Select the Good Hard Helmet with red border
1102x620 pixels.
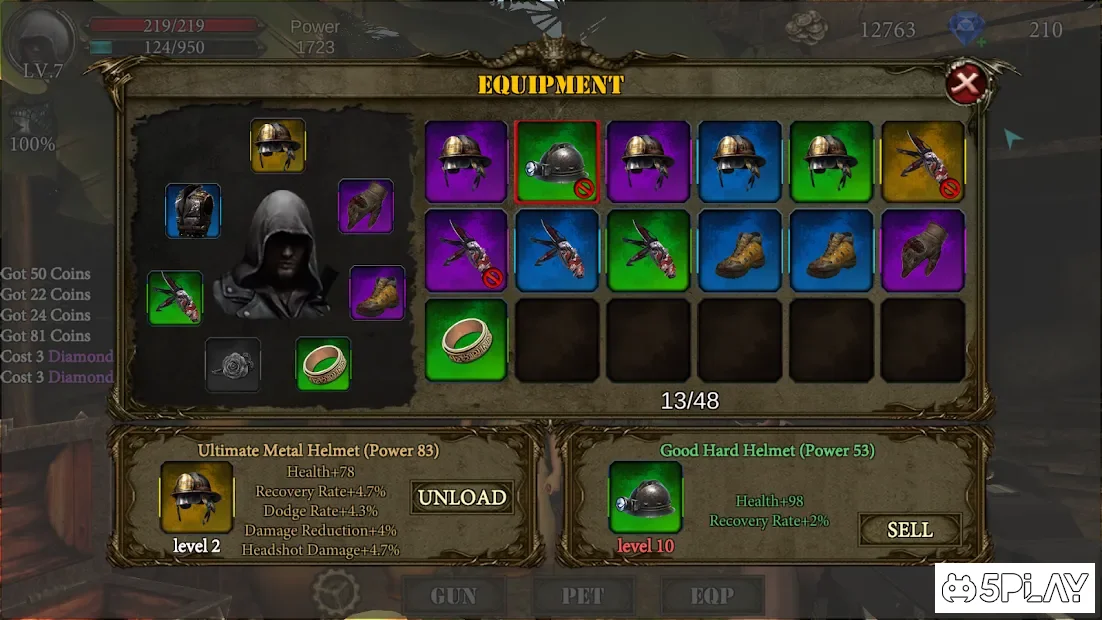click(x=557, y=162)
